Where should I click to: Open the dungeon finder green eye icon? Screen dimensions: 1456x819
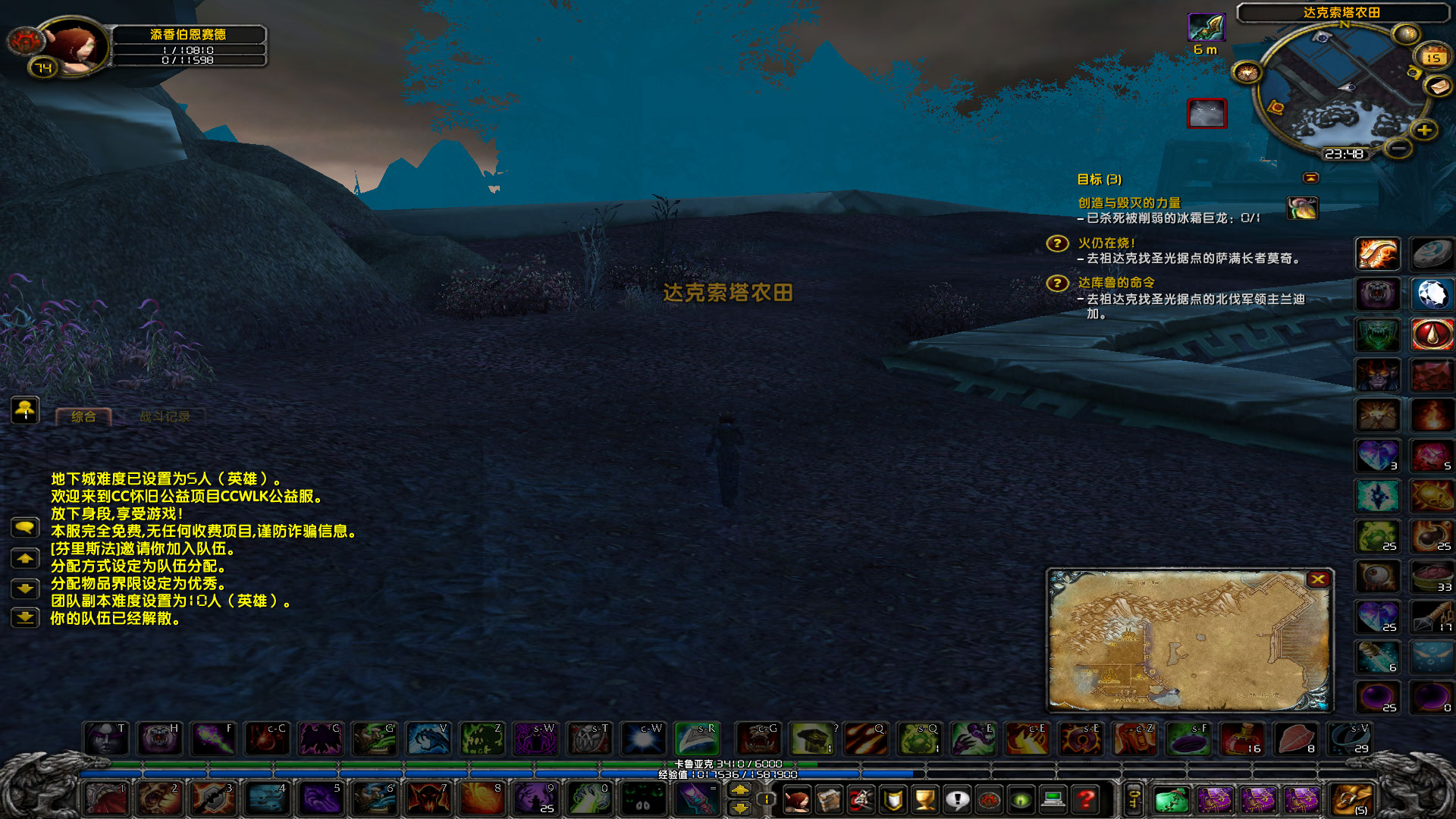1020,800
